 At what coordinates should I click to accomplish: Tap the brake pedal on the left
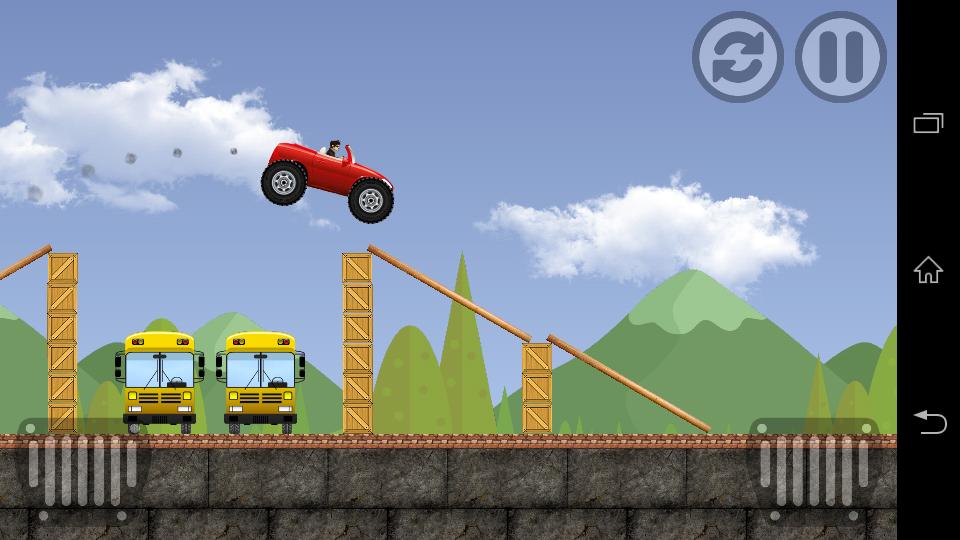pyautogui.click(x=82, y=470)
